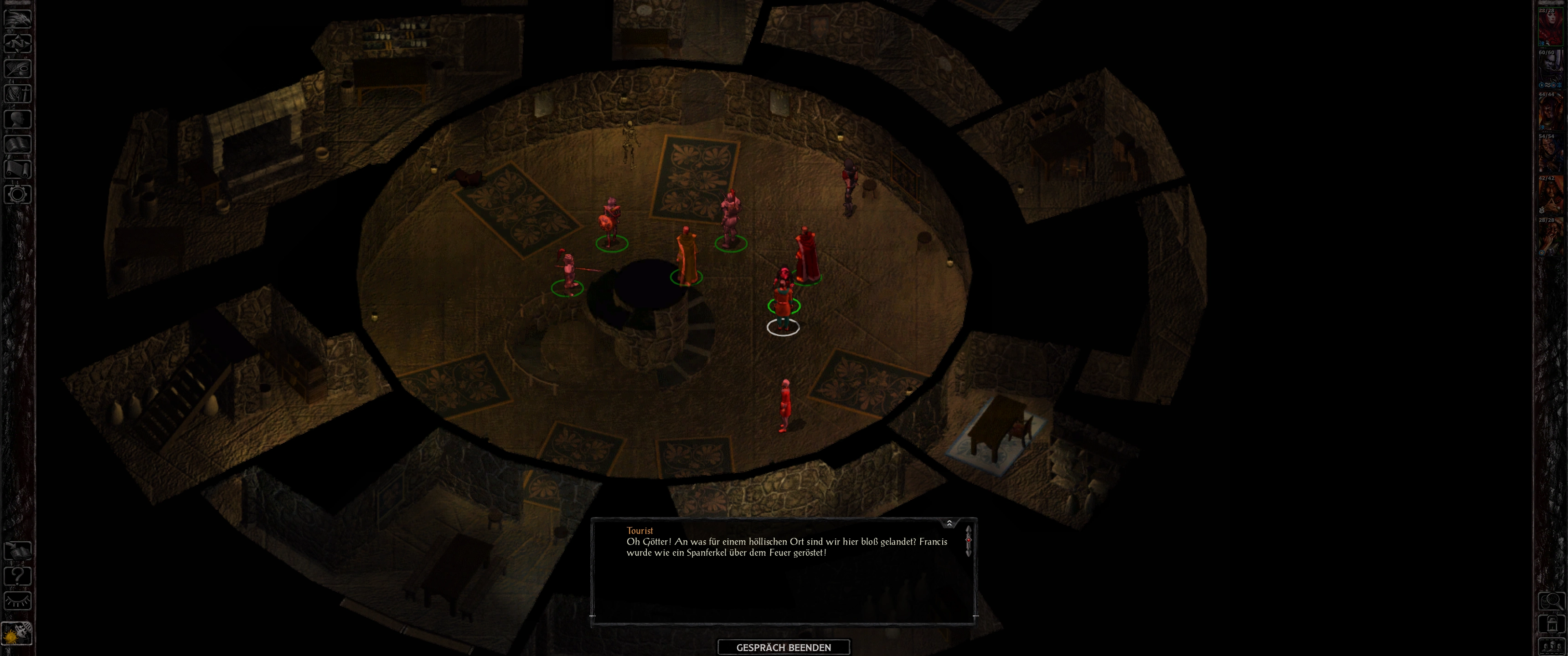Viewport: 1568px width, 656px height.
Task: Click the dialogue box scrollbar
Action: tap(969, 540)
